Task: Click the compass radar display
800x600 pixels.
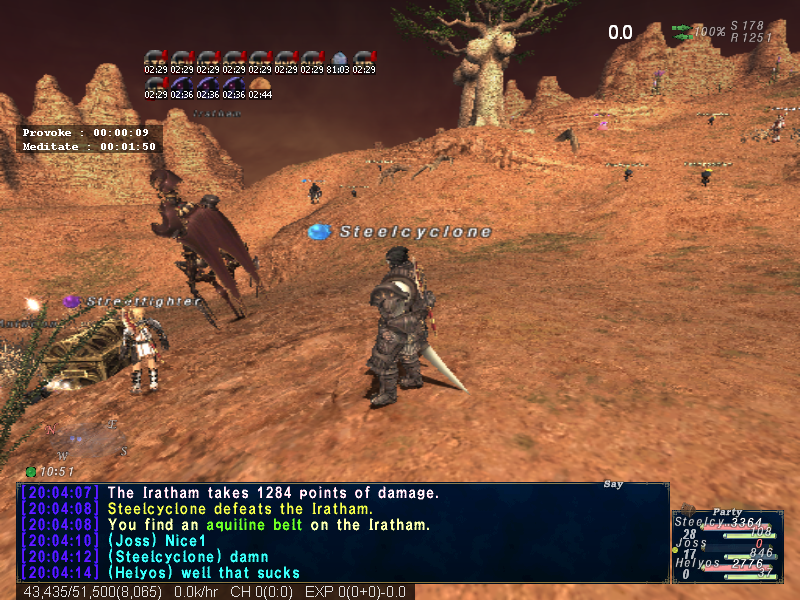Action: (86, 439)
